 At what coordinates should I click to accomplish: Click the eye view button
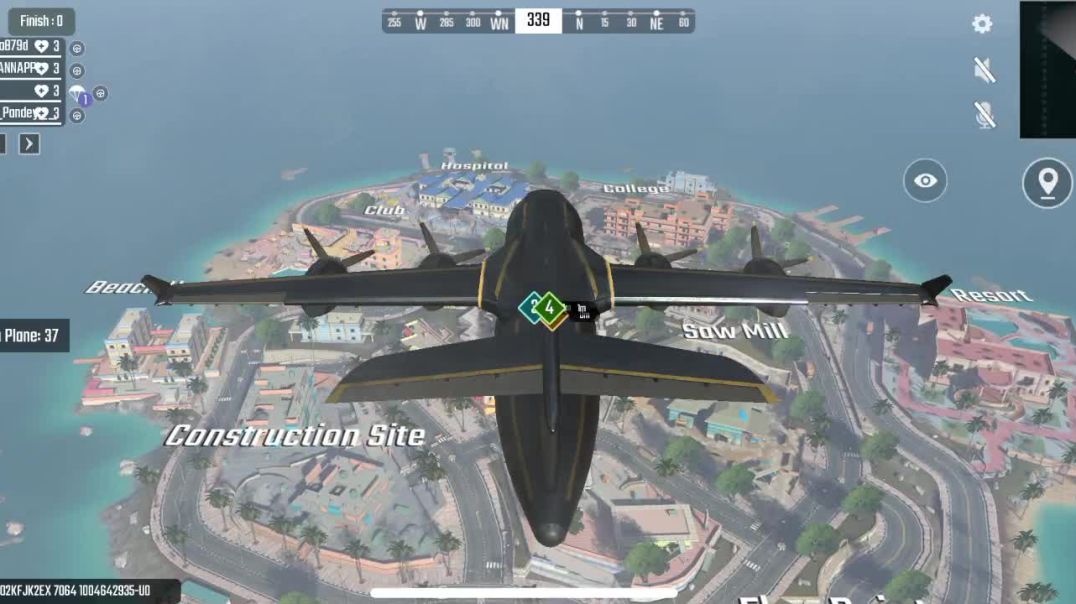[925, 181]
